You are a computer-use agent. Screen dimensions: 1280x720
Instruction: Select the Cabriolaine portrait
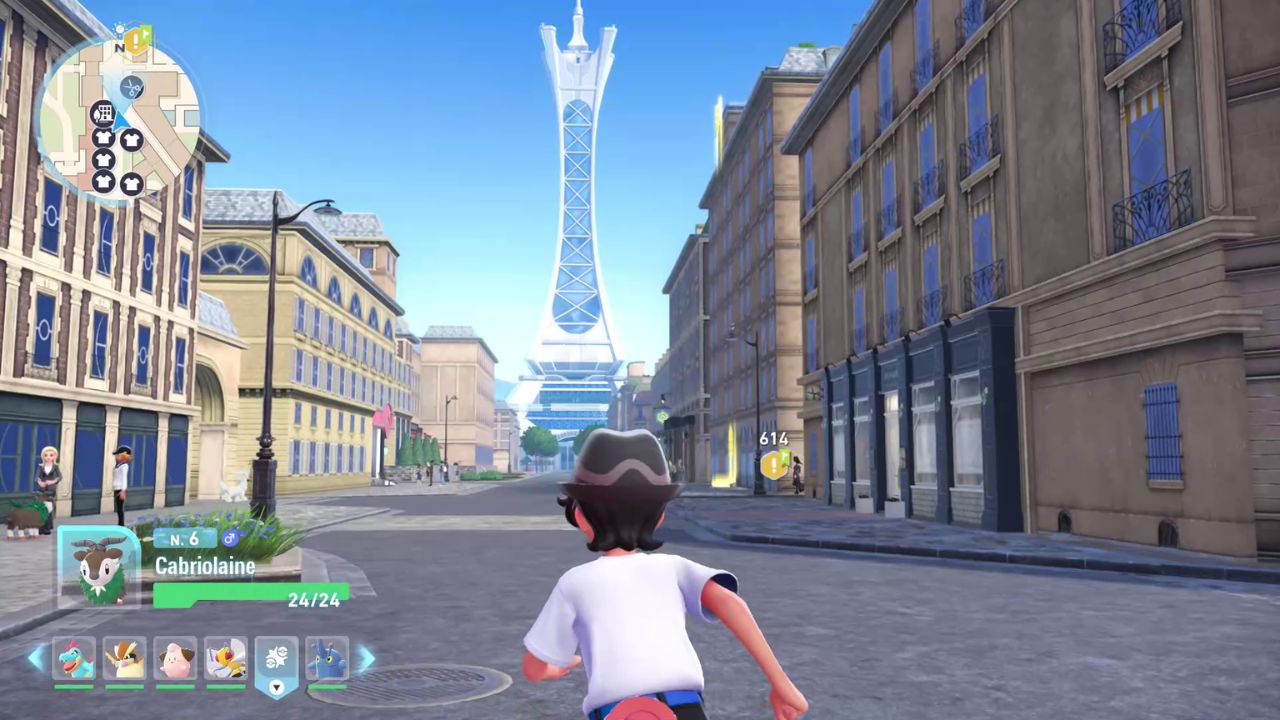pyautogui.click(x=99, y=567)
